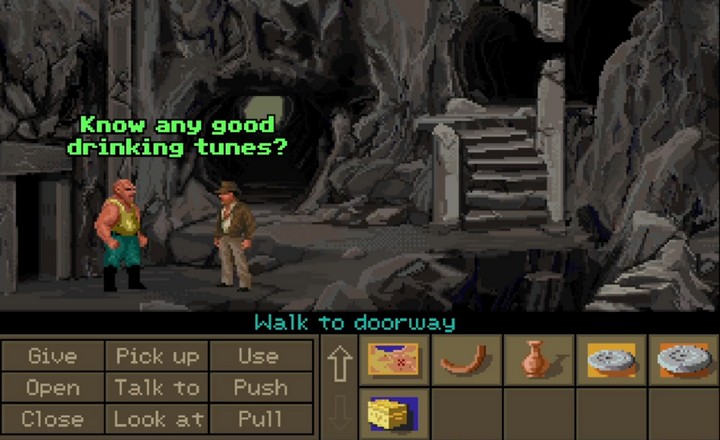Click the Open verb button
This screenshot has height=440, width=720.
click(52, 387)
